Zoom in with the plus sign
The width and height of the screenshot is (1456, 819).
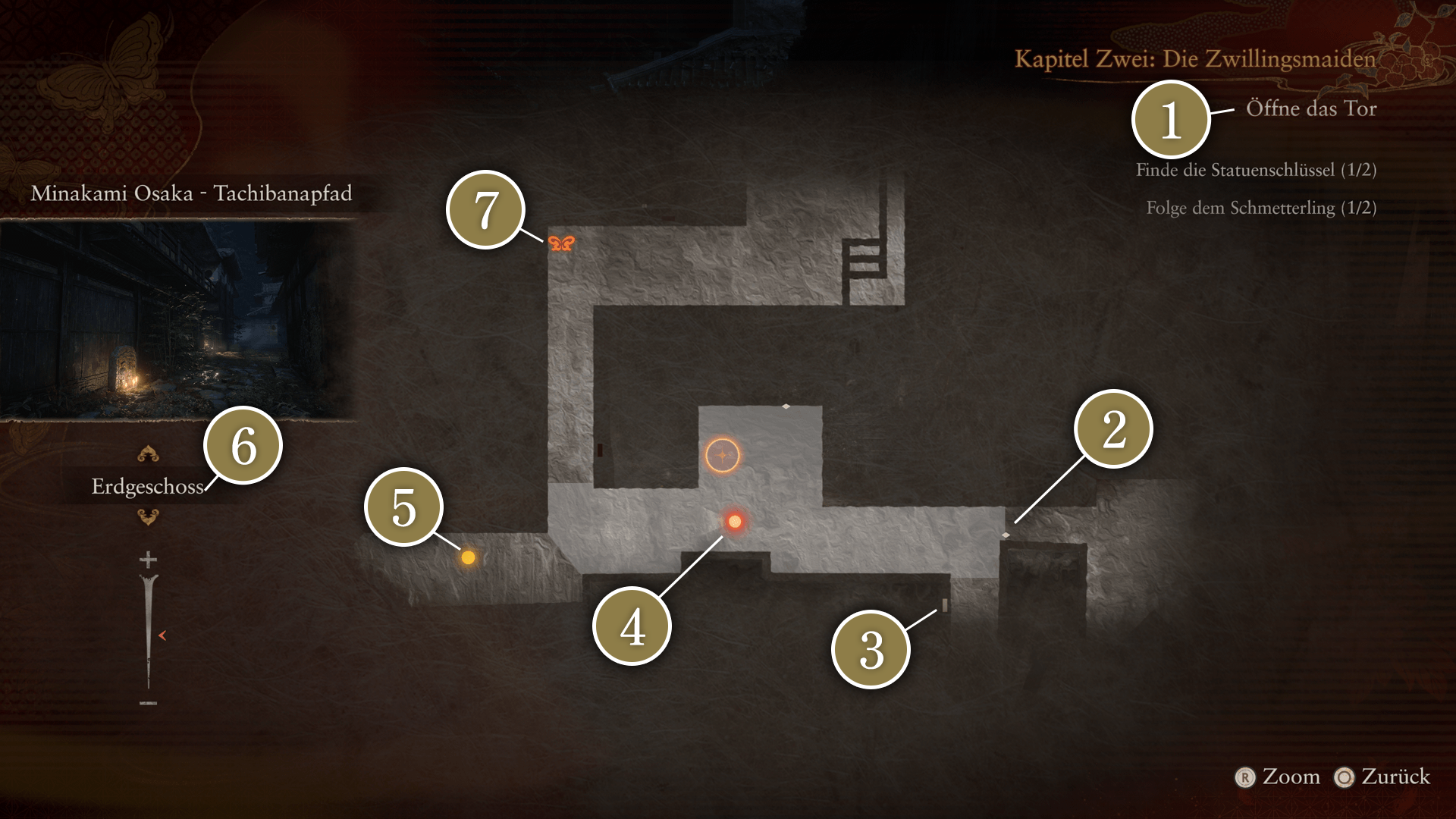coord(148,560)
